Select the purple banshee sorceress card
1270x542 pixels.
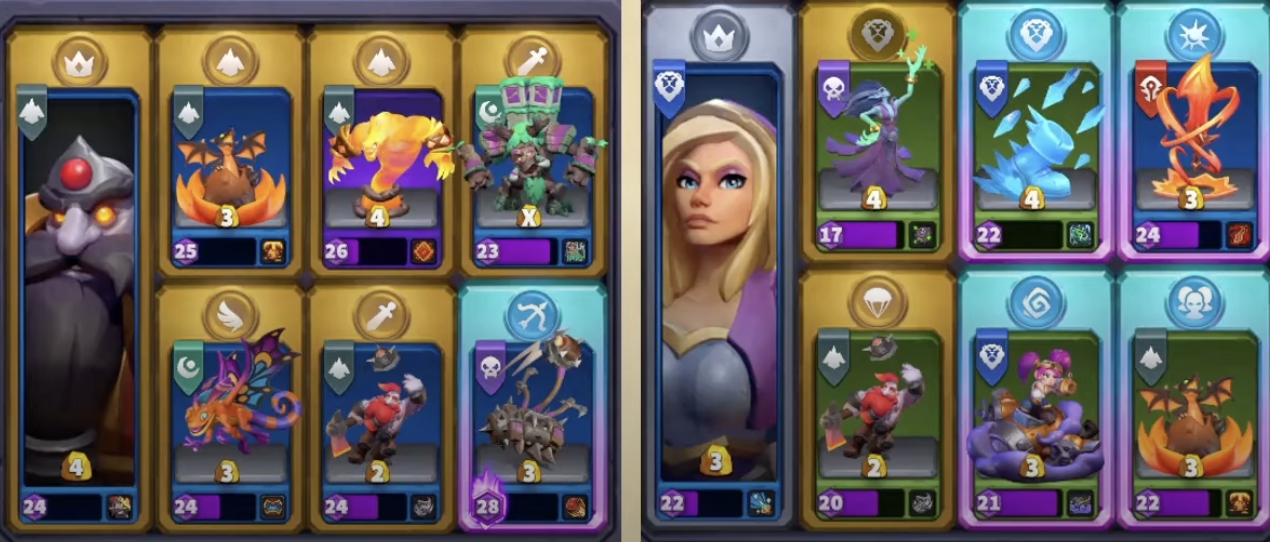[x=876, y=150]
